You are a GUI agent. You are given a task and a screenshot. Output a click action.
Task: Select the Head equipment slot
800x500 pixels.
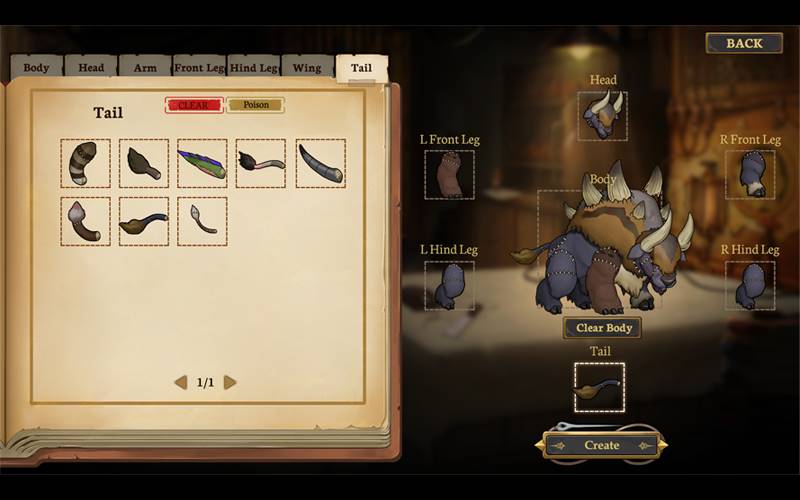point(602,115)
